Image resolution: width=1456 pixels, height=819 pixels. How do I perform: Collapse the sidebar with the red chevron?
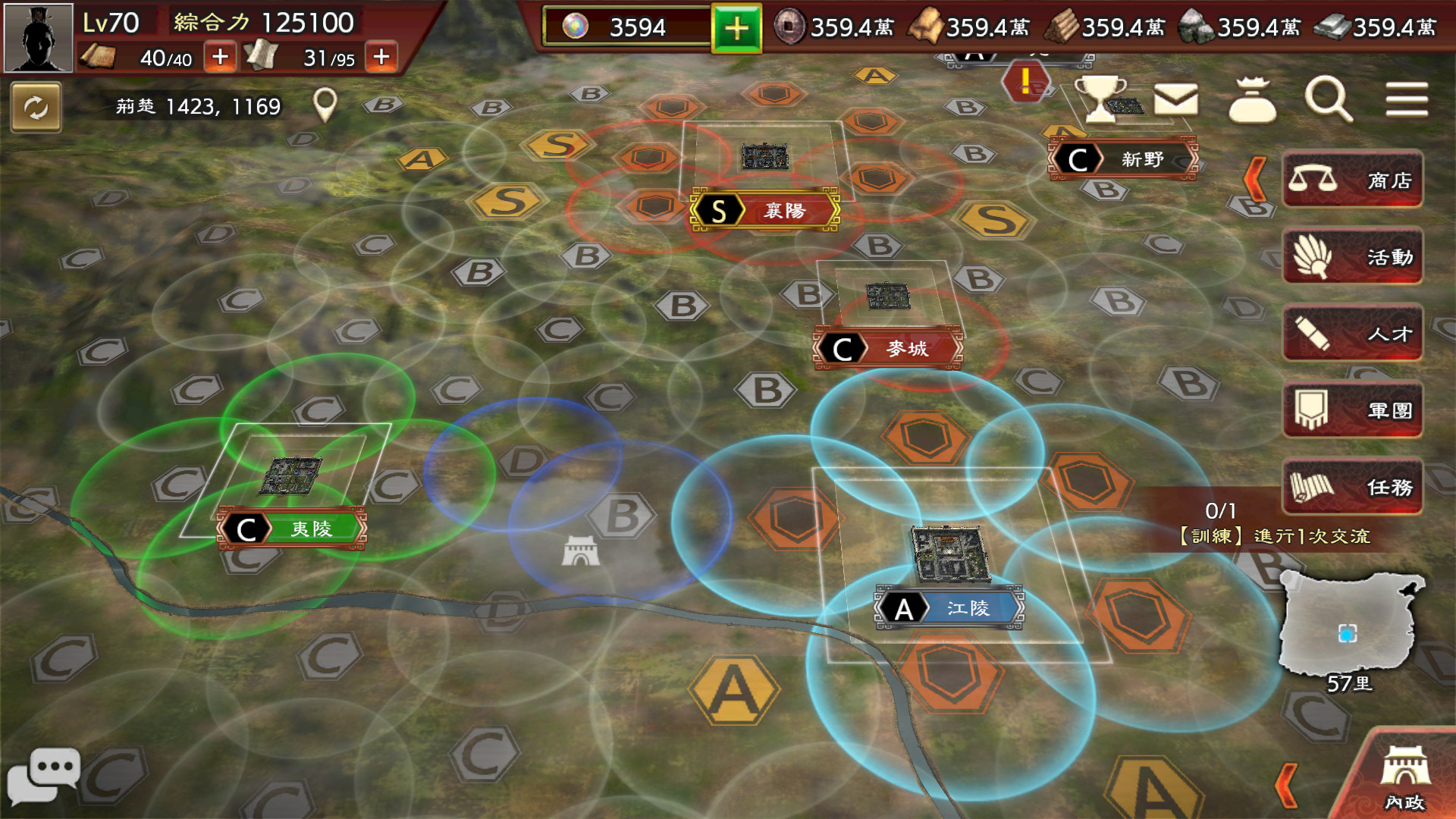tap(1253, 177)
